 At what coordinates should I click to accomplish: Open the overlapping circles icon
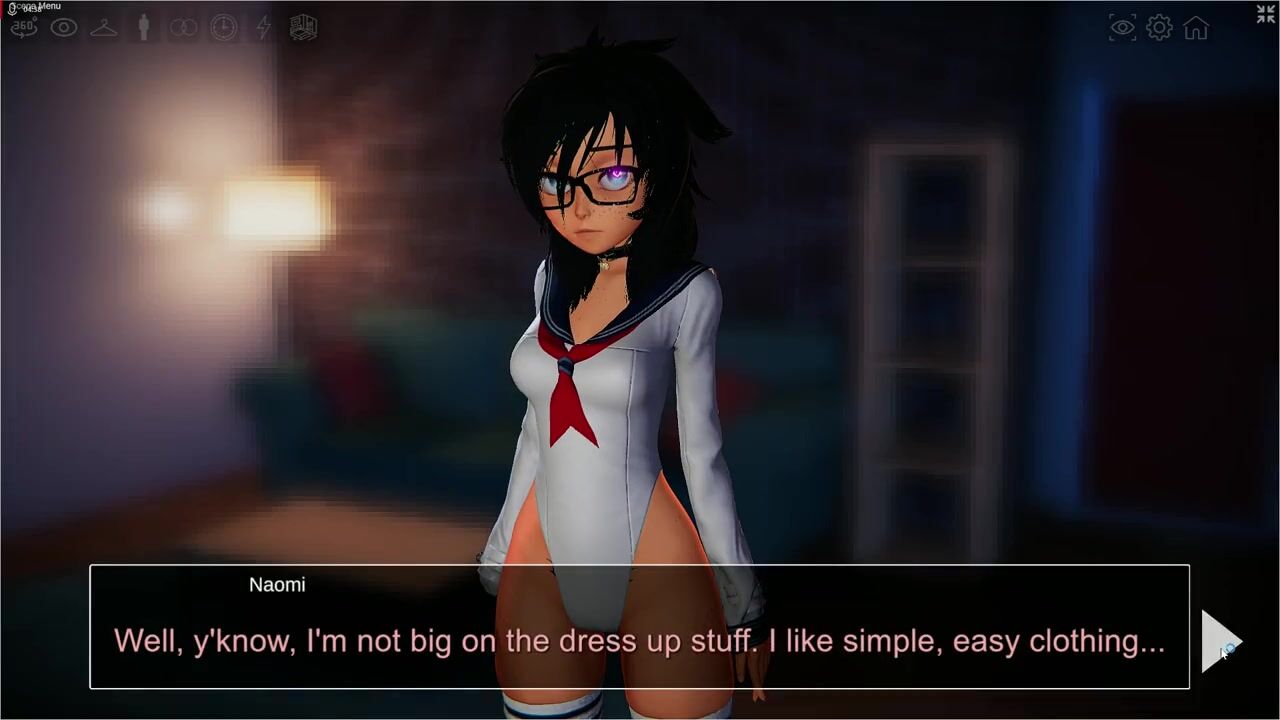pos(184,28)
